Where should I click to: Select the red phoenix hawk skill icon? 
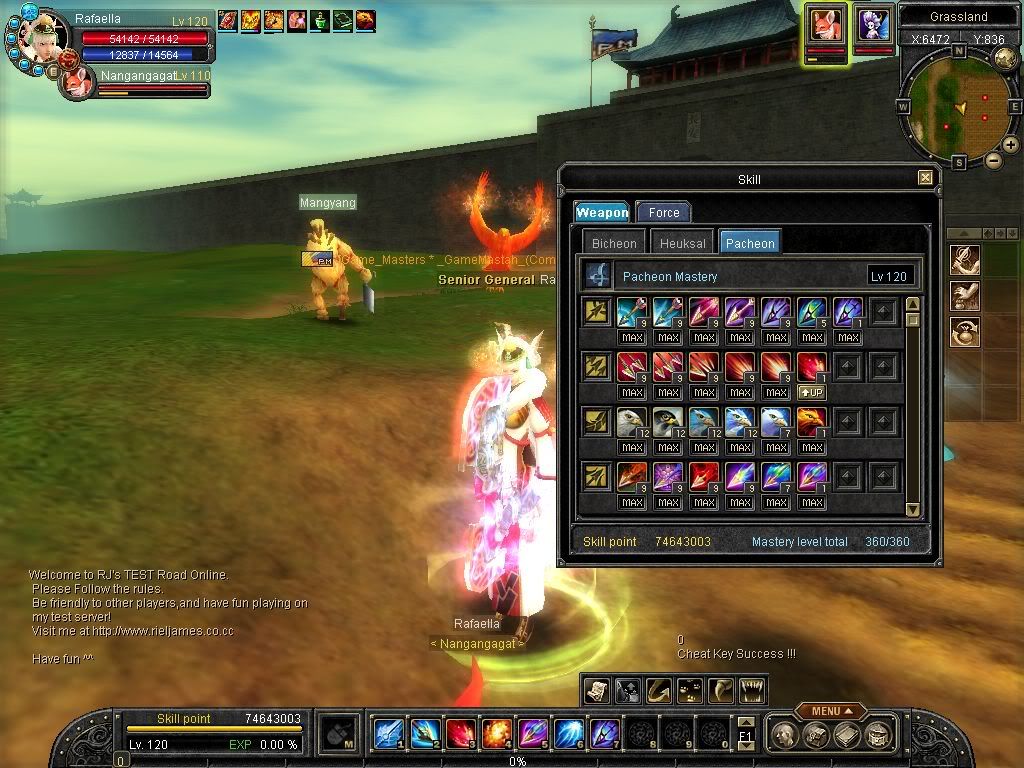click(x=812, y=423)
